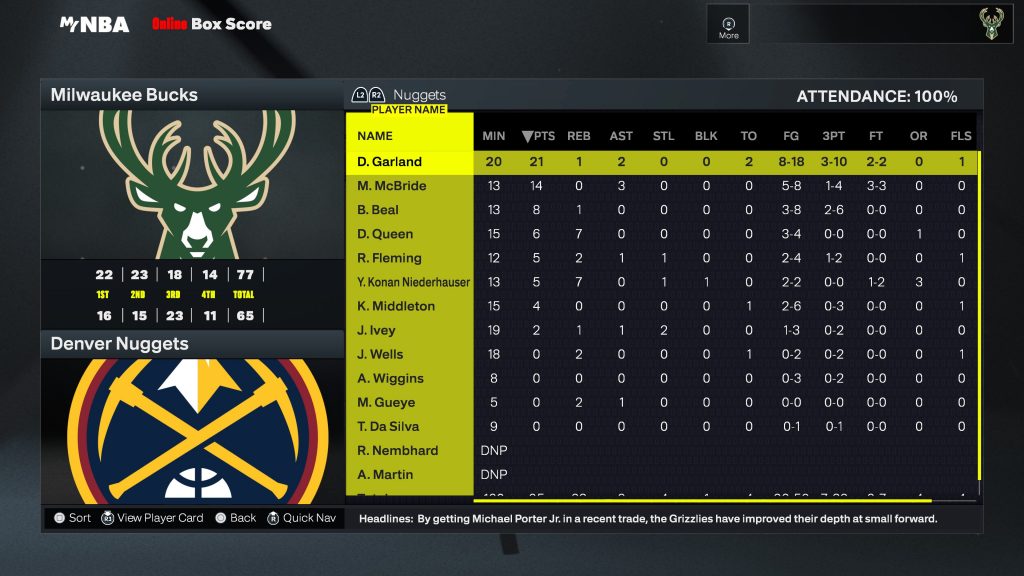Image resolution: width=1024 pixels, height=576 pixels.
Task: Select the Denver Nuggets team panel
Action: [x=191, y=344]
